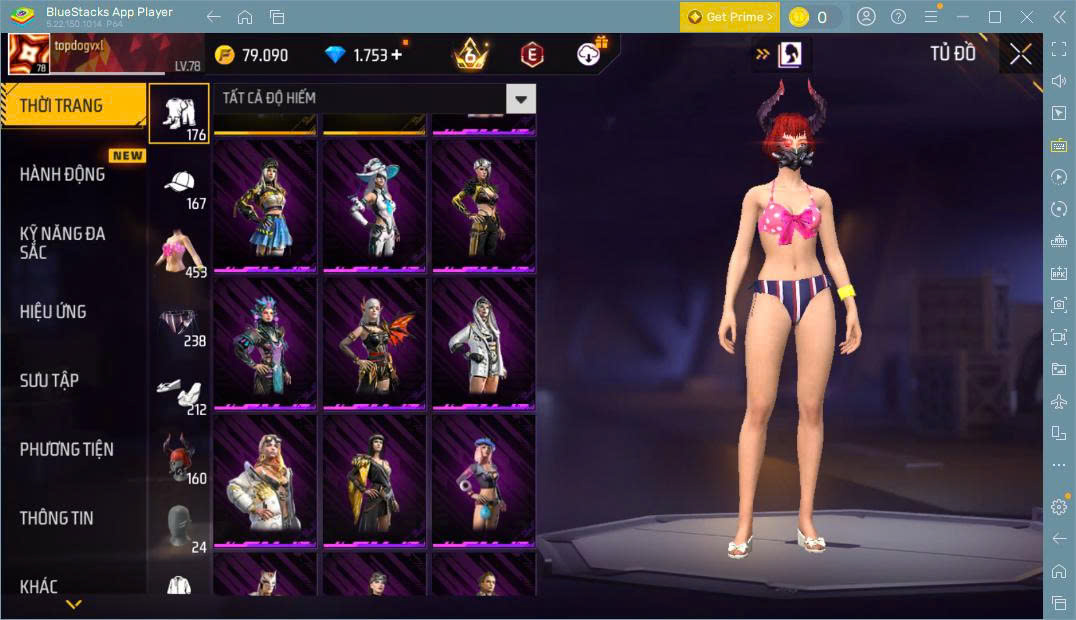Viewport: 1076px width, 620px height.
Task: Open the rarity filter dropdown
Action: [x=520, y=98]
